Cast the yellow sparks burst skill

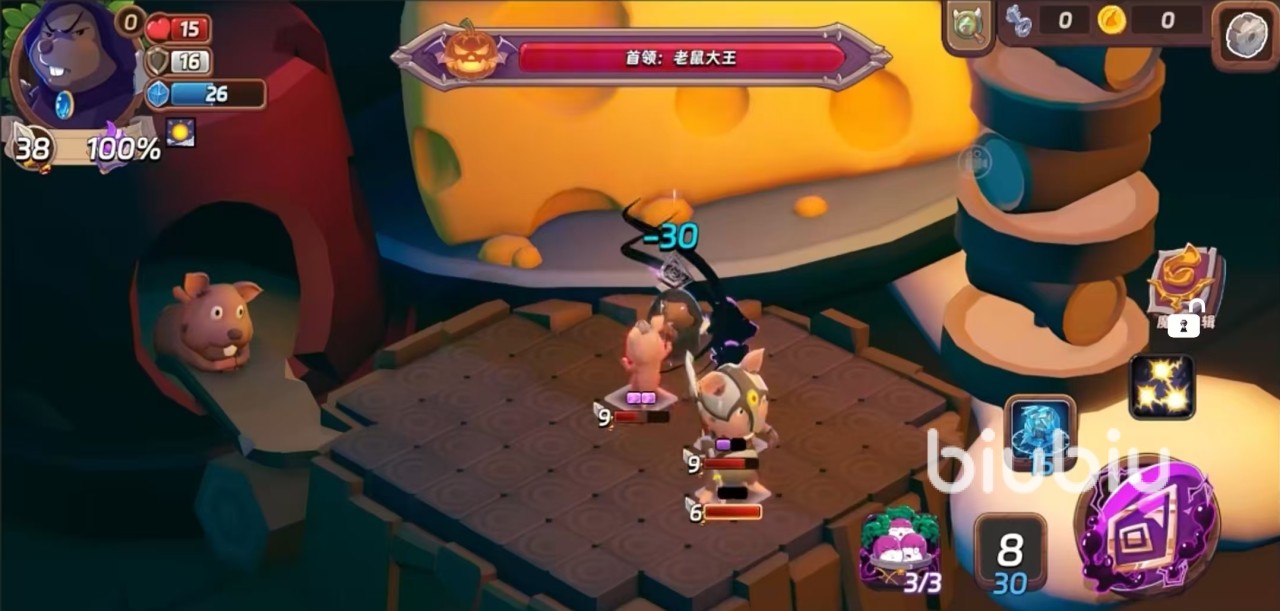click(x=1162, y=387)
